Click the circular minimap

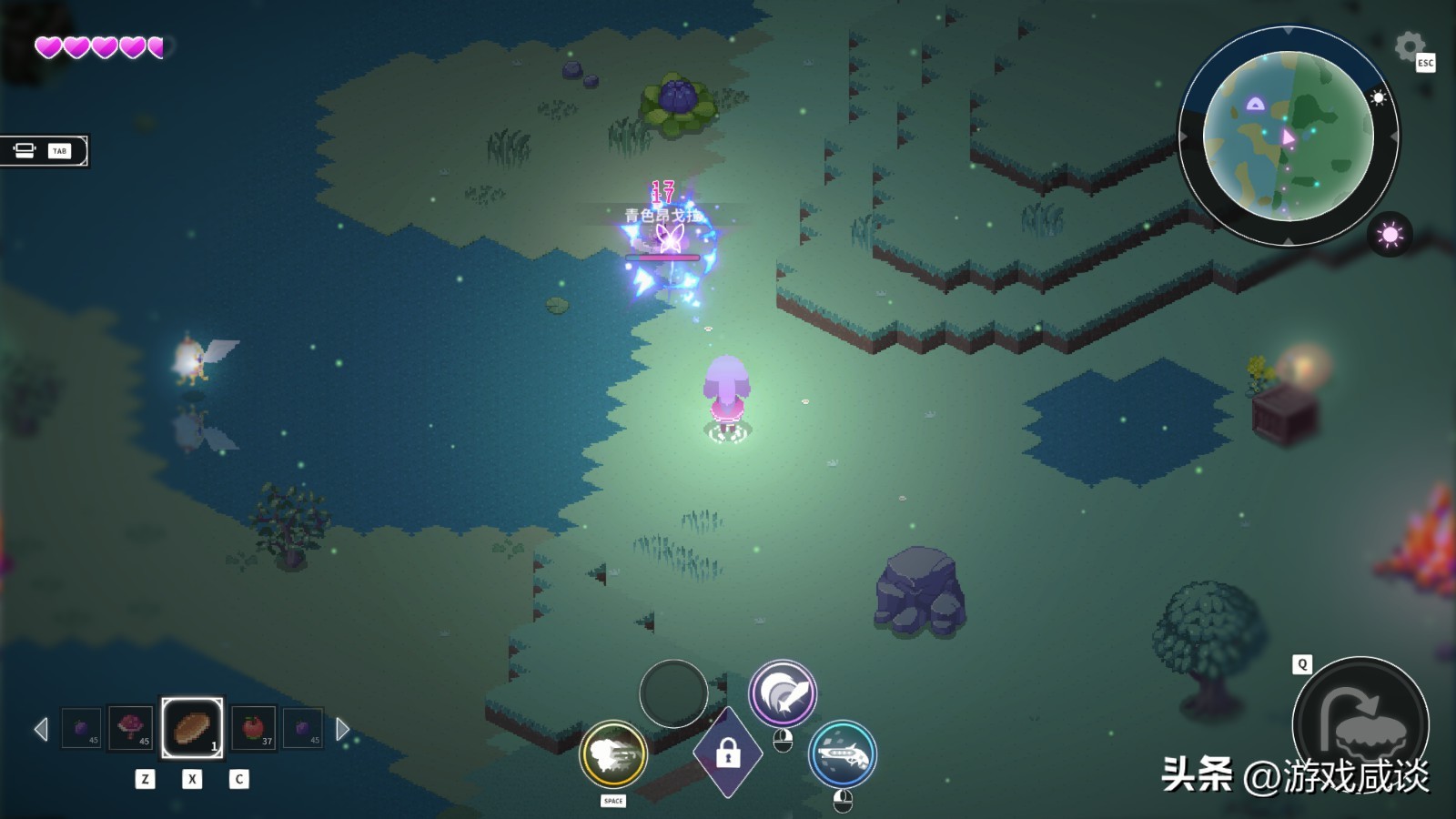[x=1288, y=136]
